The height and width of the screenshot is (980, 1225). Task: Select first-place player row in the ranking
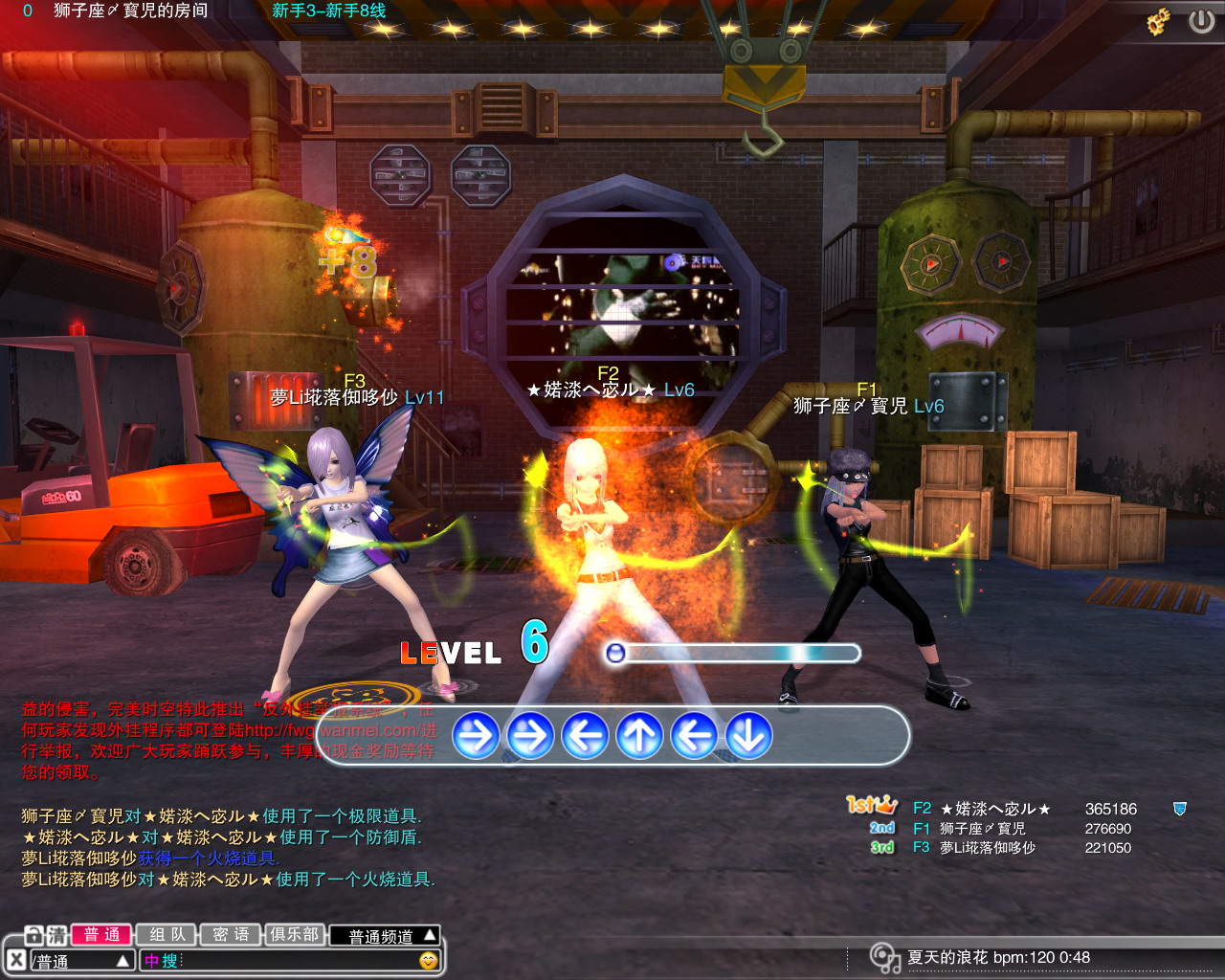(x=995, y=809)
